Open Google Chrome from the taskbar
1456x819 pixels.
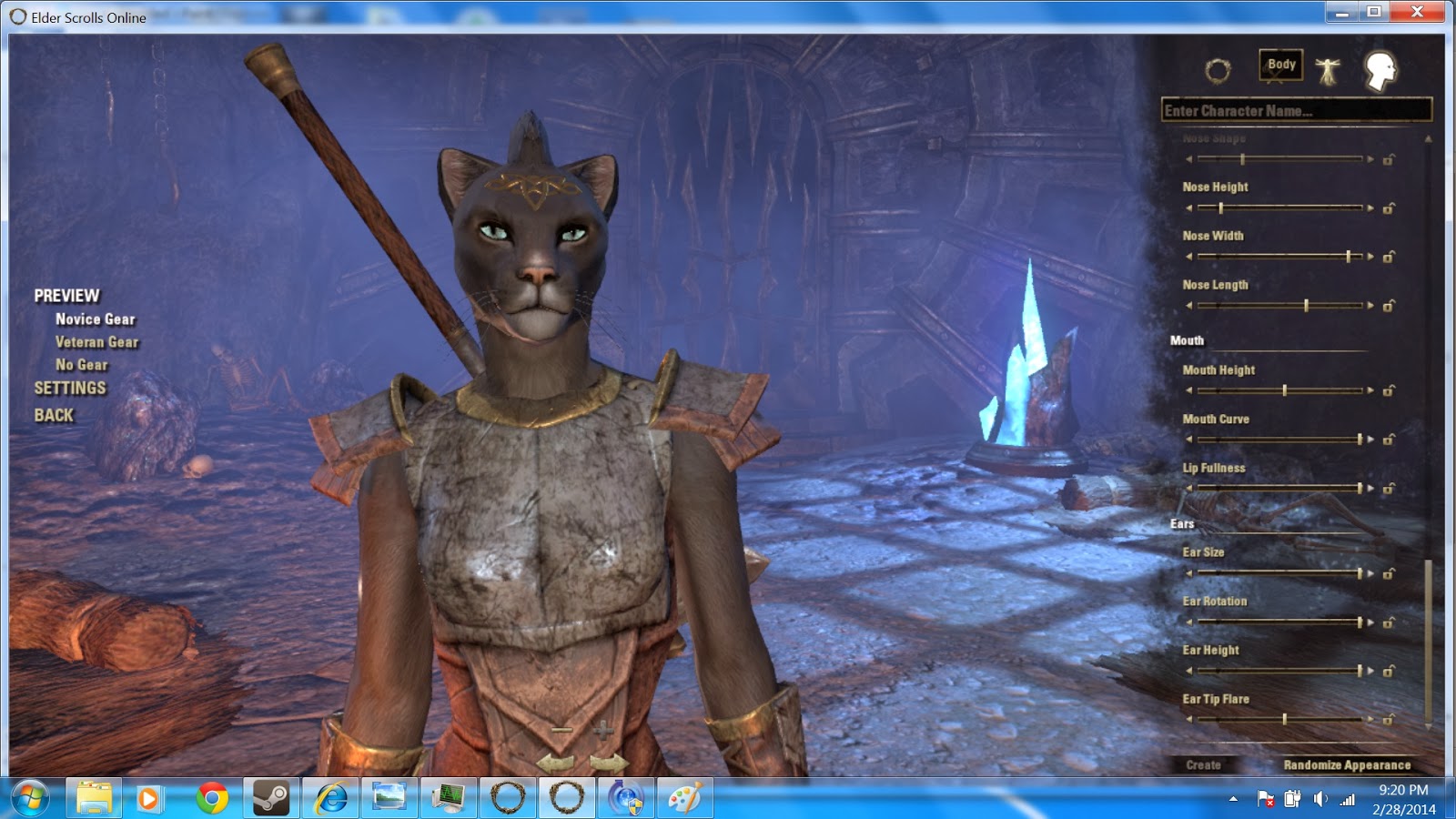coord(211,798)
